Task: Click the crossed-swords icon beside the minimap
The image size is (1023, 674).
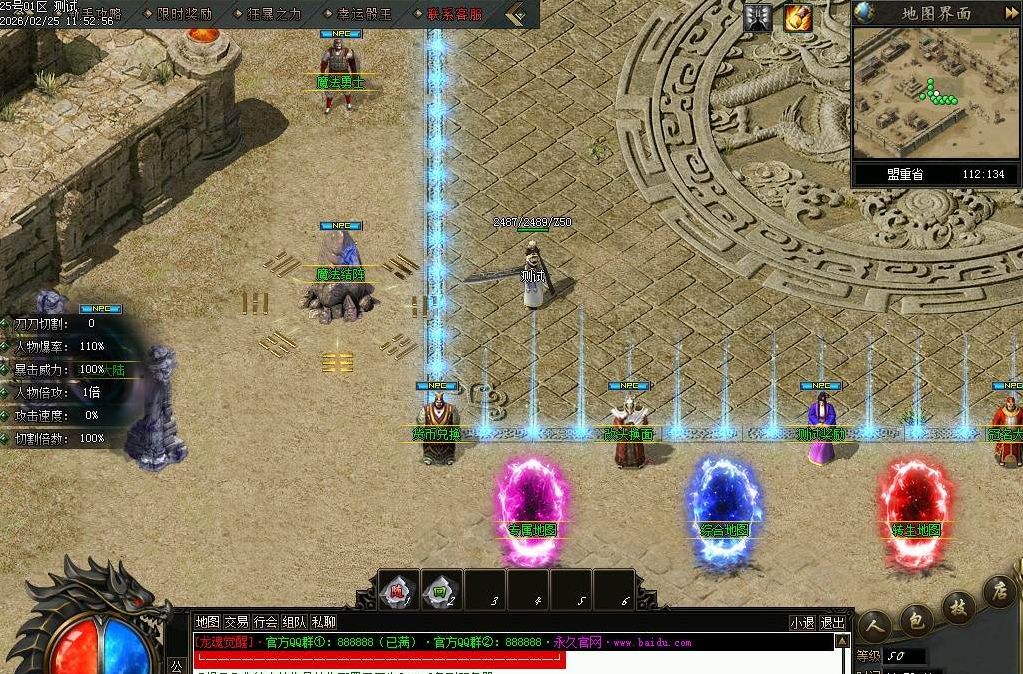Action: point(758,17)
